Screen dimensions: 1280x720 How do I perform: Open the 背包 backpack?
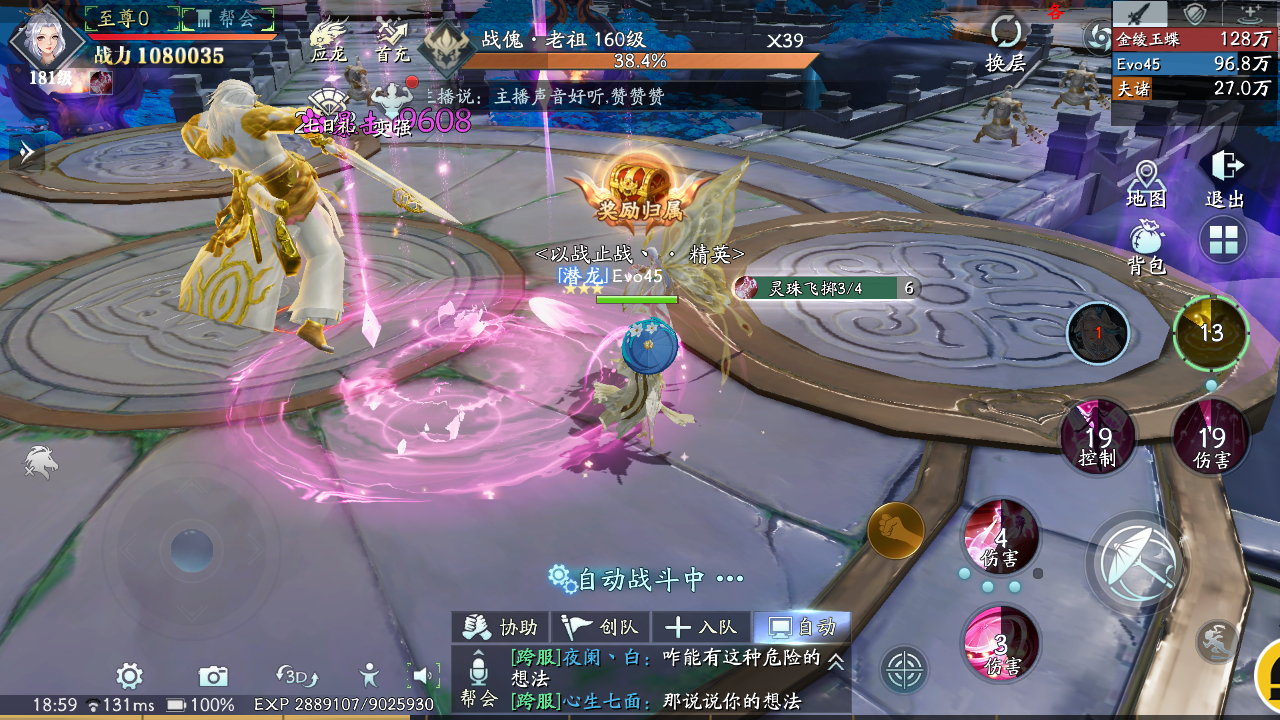click(1146, 247)
